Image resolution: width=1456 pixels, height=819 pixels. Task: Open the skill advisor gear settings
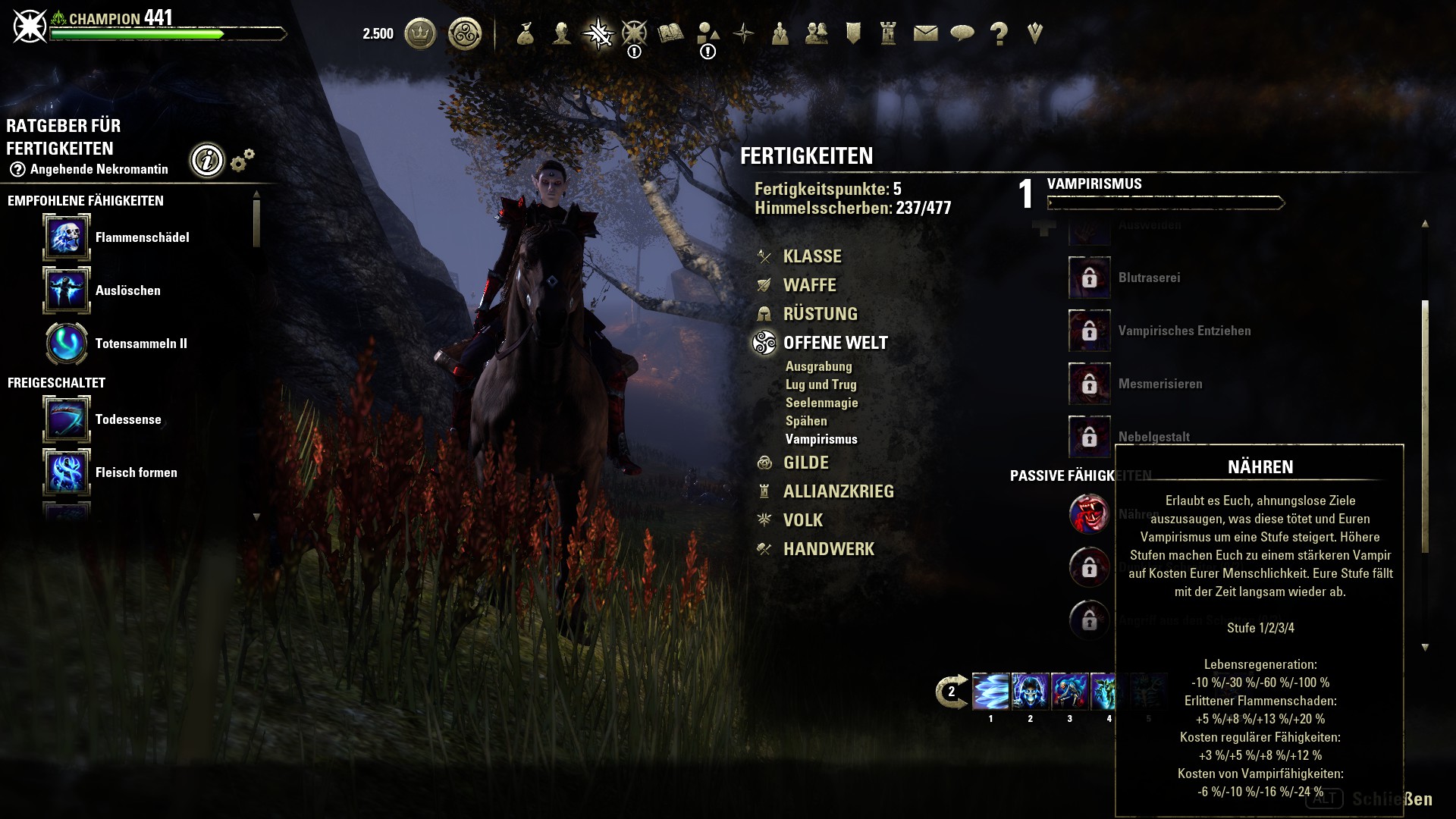[x=243, y=160]
